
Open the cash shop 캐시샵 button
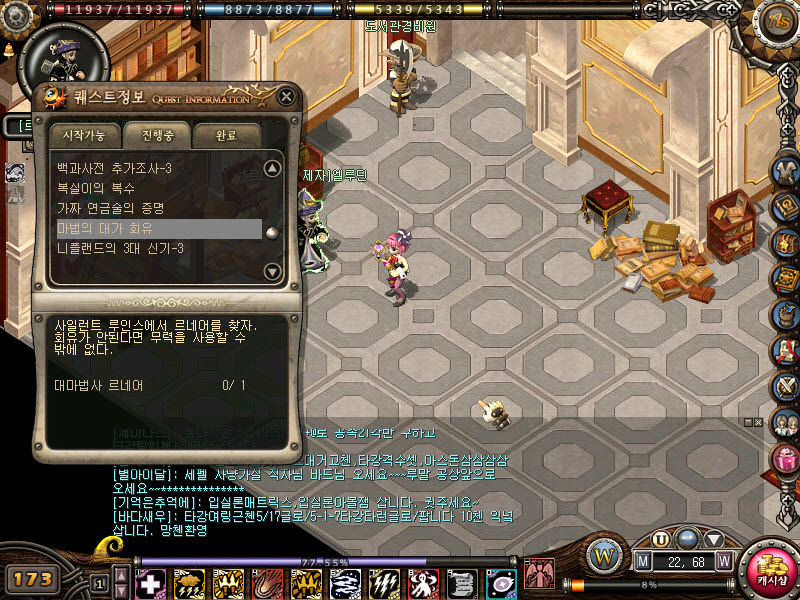(772, 571)
